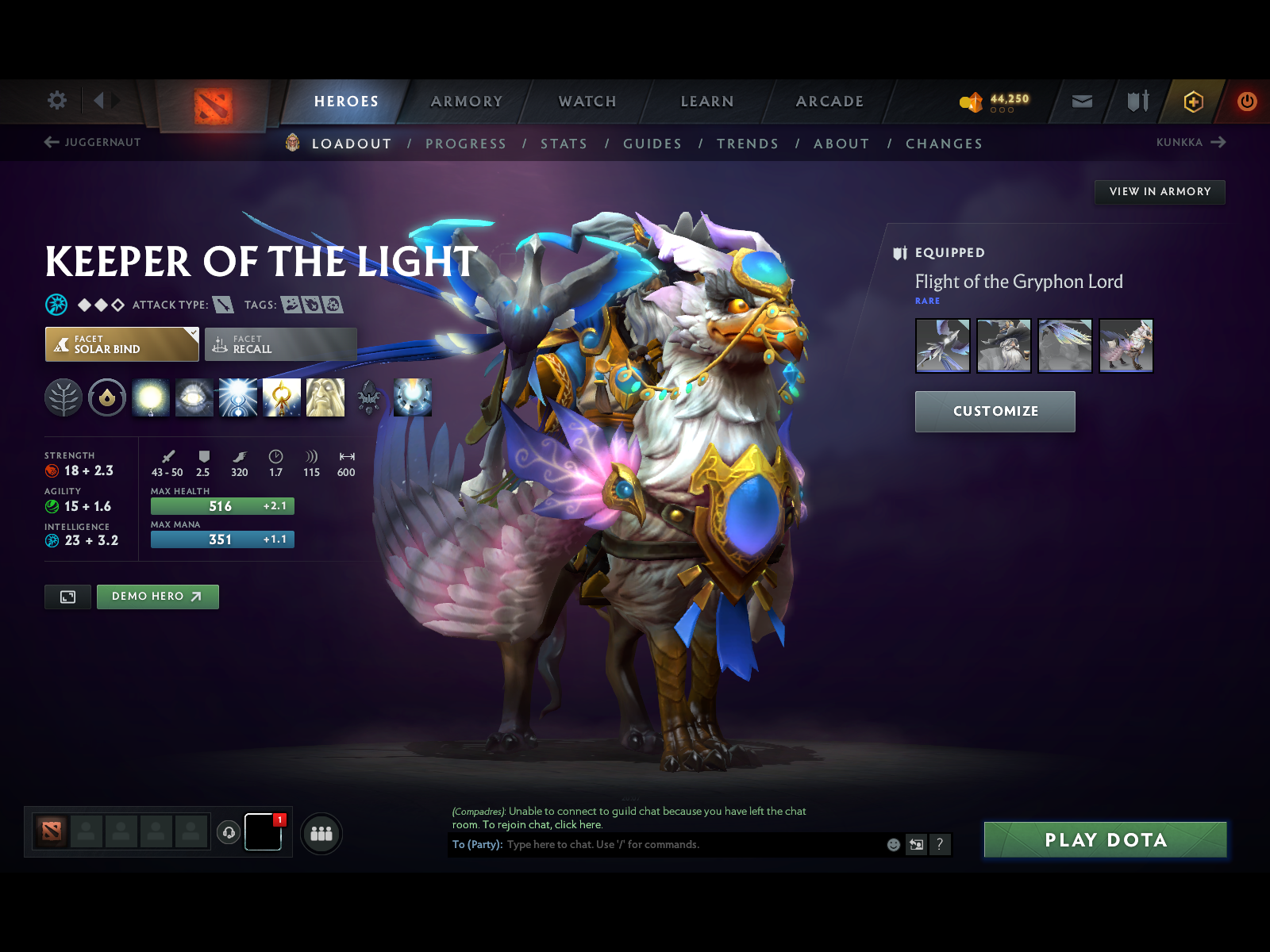This screenshot has height=952, width=1270.
Task: Open the talent tree icon
Action: point(63,397)
